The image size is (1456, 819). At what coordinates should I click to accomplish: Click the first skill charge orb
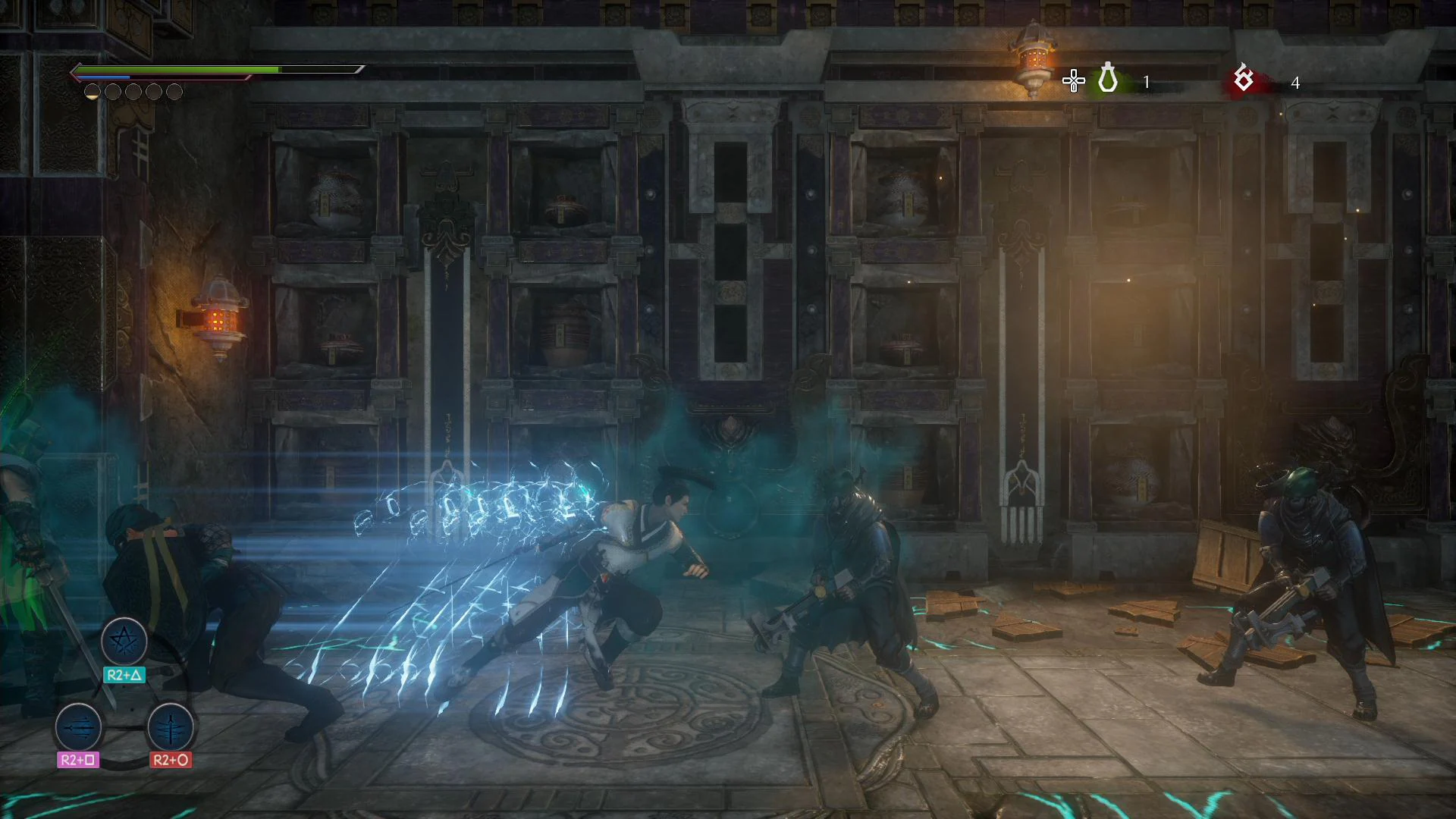click(93, 91)
